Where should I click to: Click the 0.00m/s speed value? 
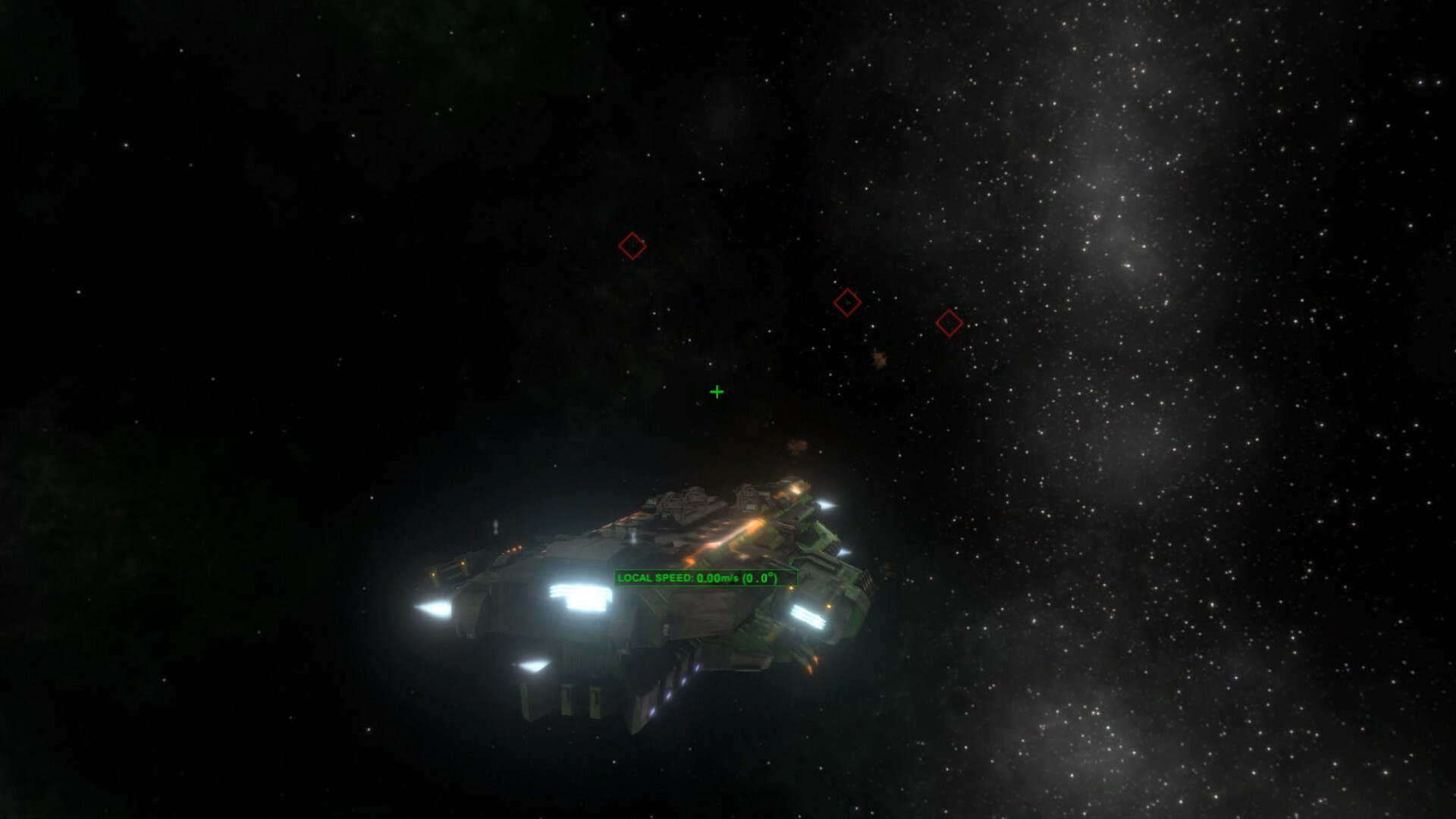pyautogui.click(x=717, y=577)
